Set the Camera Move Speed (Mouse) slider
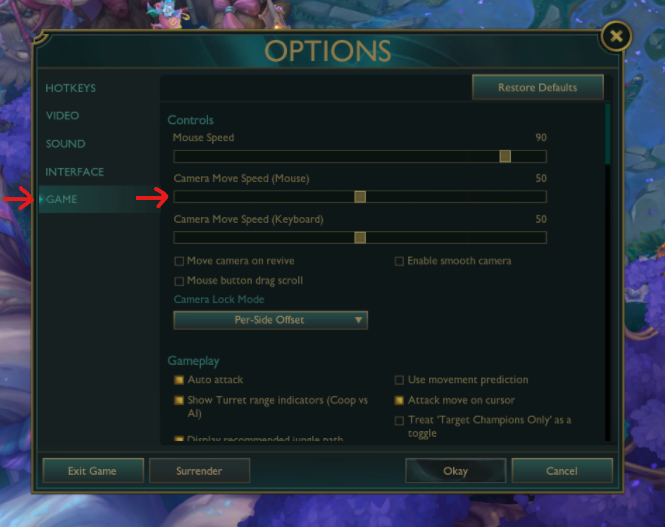 [360, 197]
